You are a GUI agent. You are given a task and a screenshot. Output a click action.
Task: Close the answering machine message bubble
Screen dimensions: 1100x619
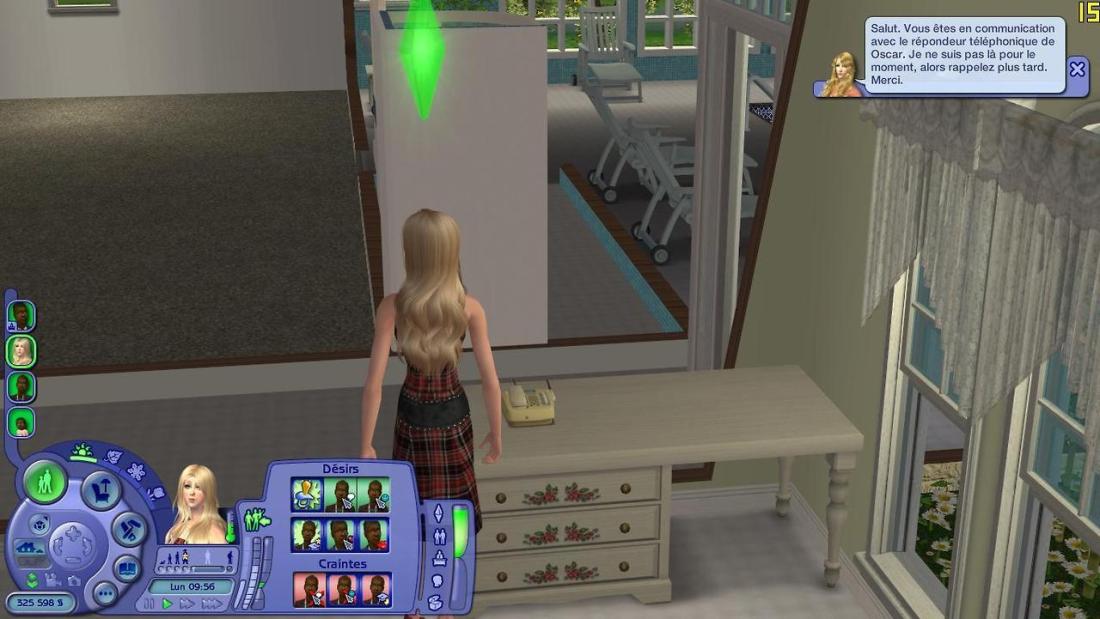(1077, 69)
